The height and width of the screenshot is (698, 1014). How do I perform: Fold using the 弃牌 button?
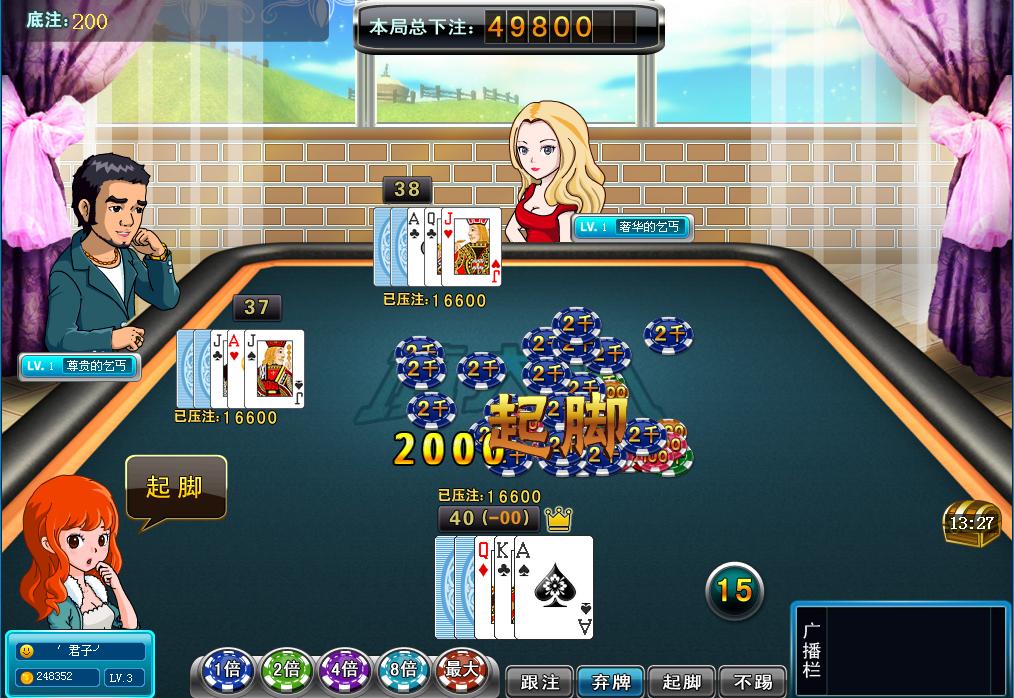coord(611,682)
